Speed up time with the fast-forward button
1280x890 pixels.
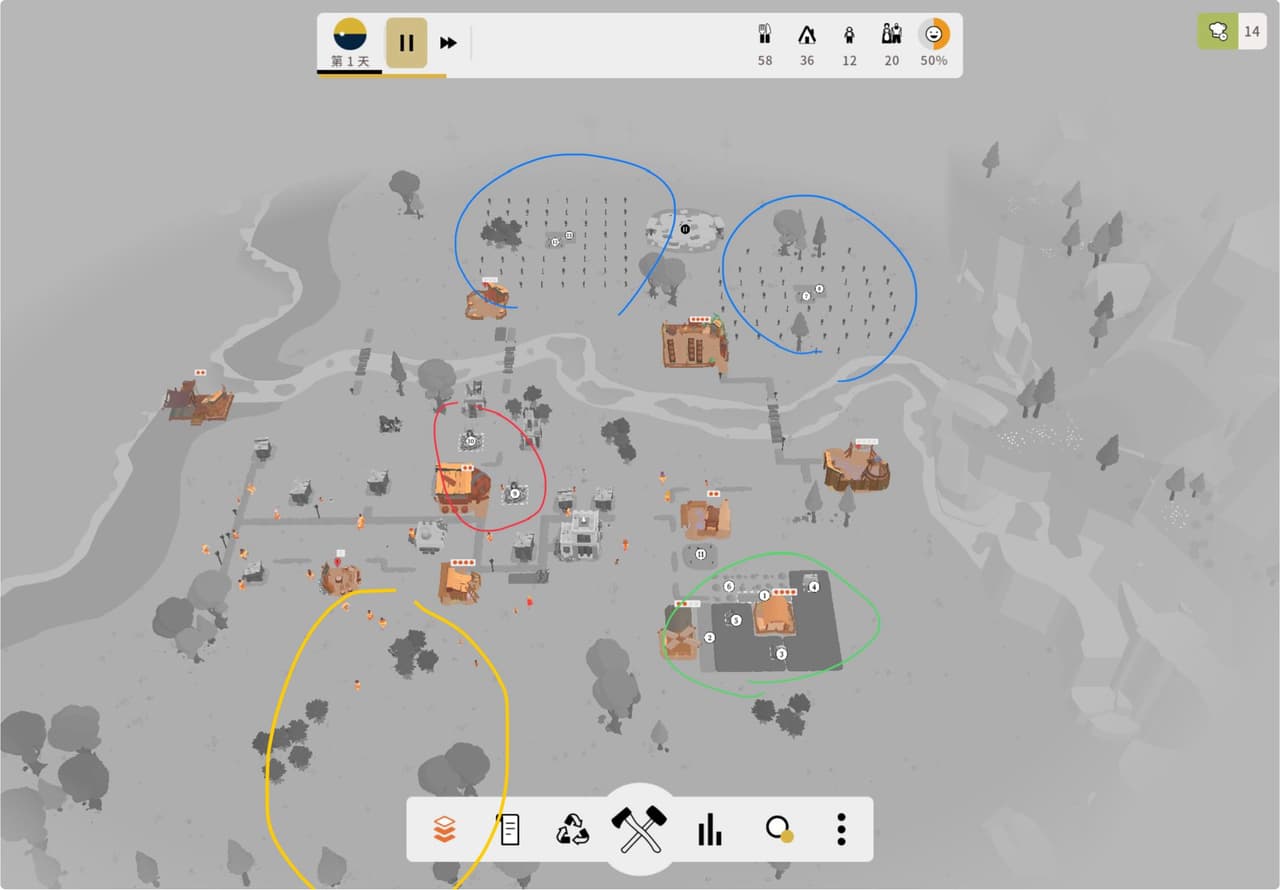[449, 43]
